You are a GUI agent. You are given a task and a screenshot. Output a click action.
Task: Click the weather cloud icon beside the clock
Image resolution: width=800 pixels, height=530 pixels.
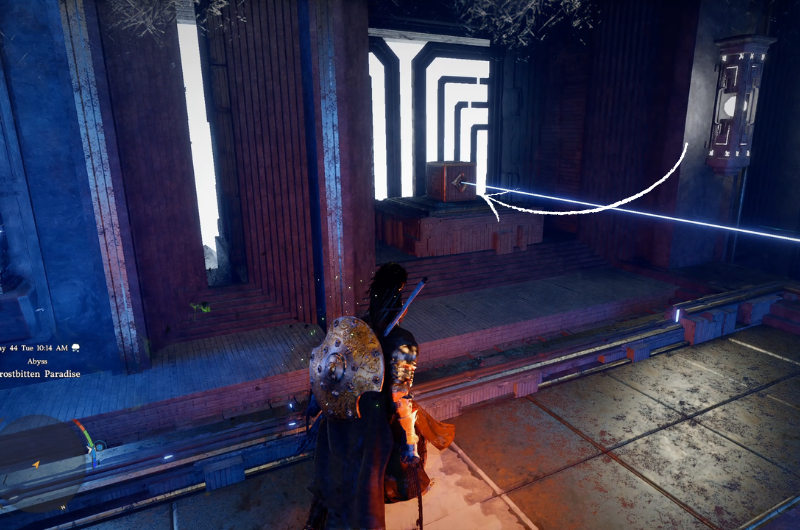75,347
